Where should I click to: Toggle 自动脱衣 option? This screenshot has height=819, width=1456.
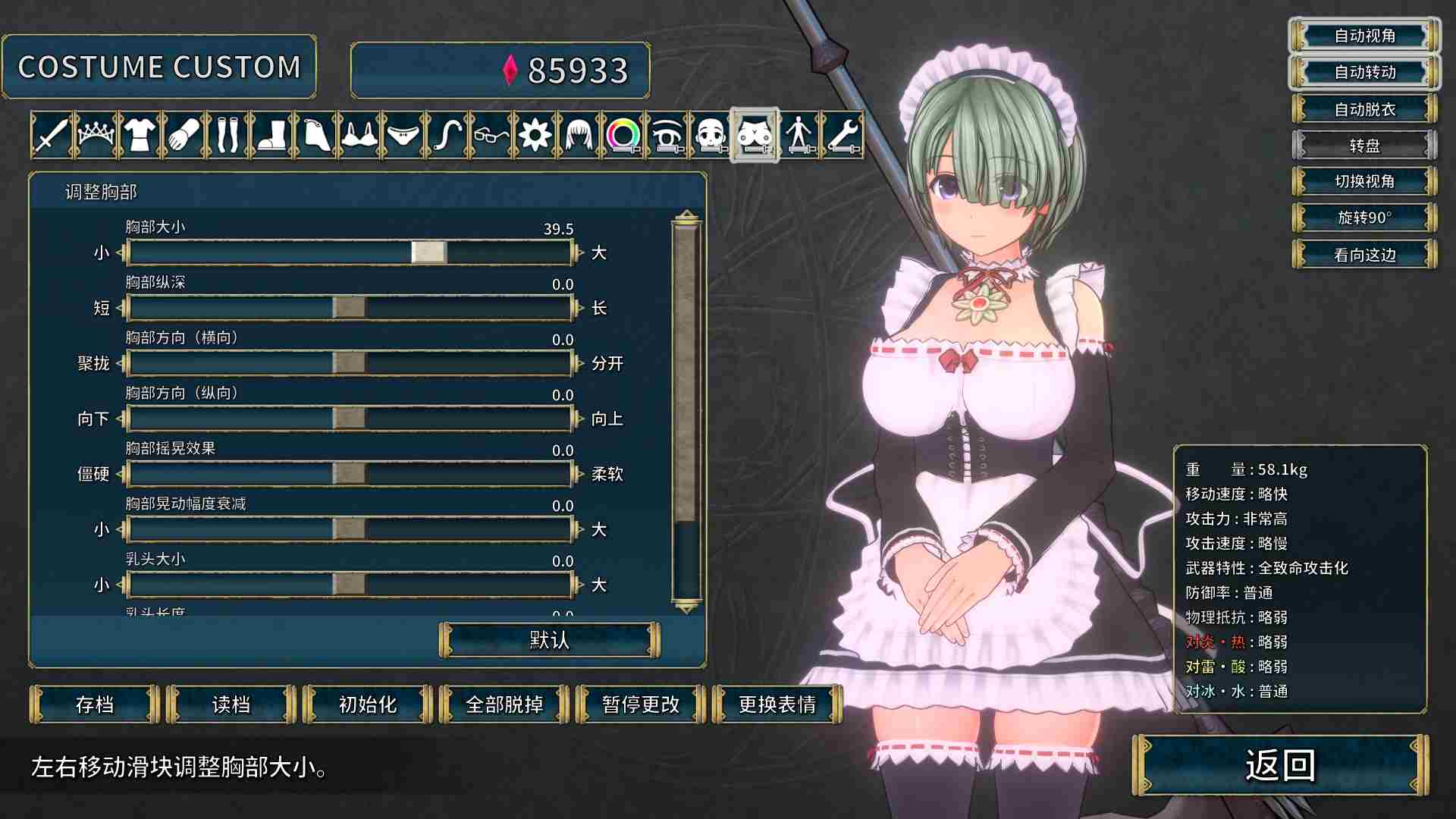1365,109
